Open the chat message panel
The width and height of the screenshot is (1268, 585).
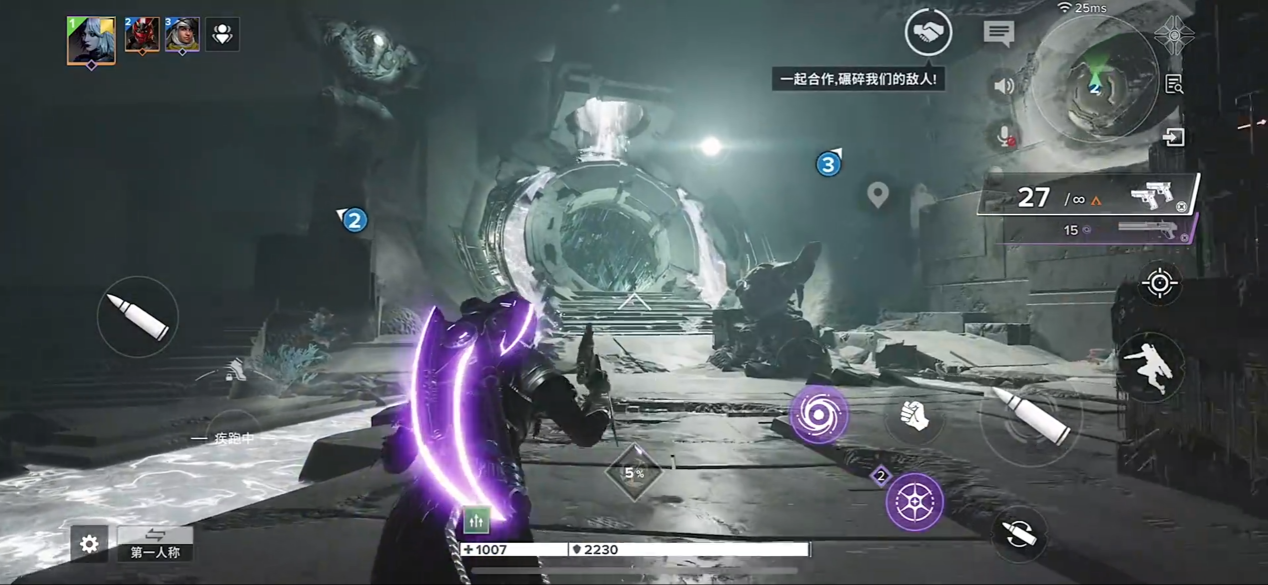(x=998, y=33)
